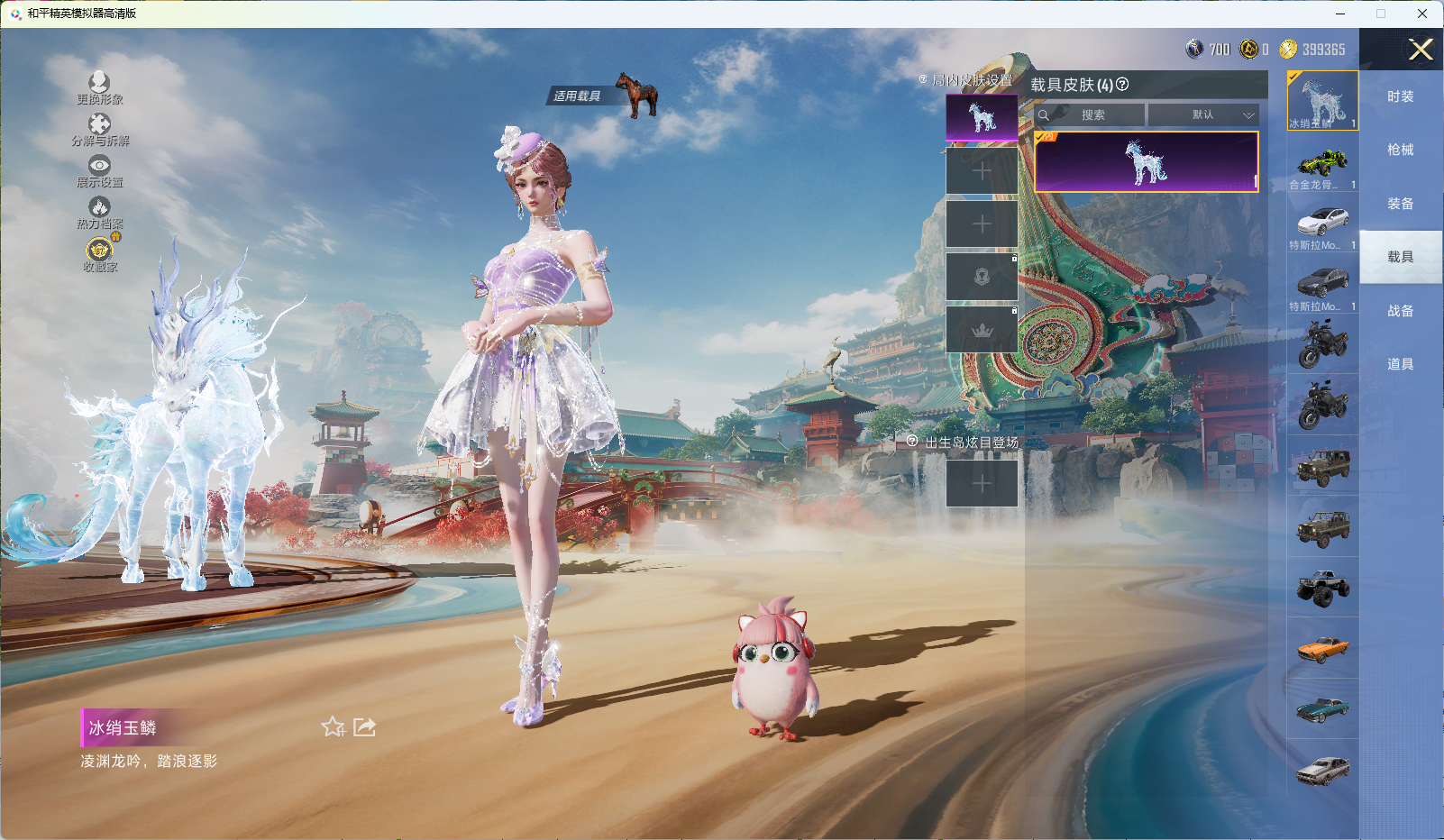1444x840 pixels.
Task: Select the 装备 equipment tab
Action: [1400, 204]
